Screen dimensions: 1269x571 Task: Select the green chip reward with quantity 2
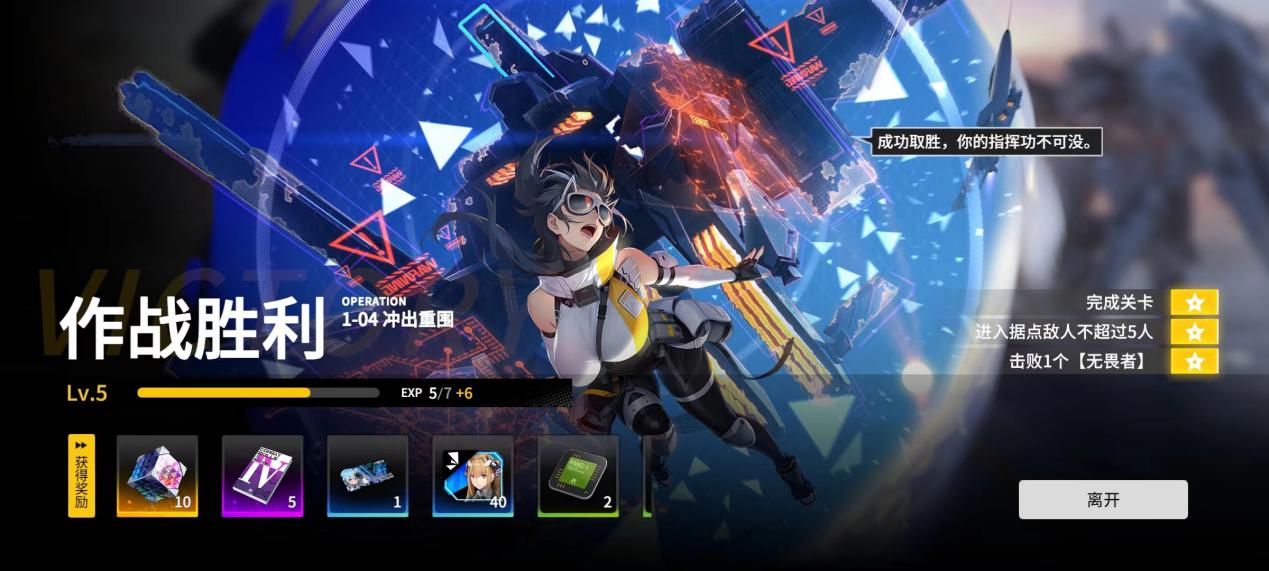[x=578, y=475]
